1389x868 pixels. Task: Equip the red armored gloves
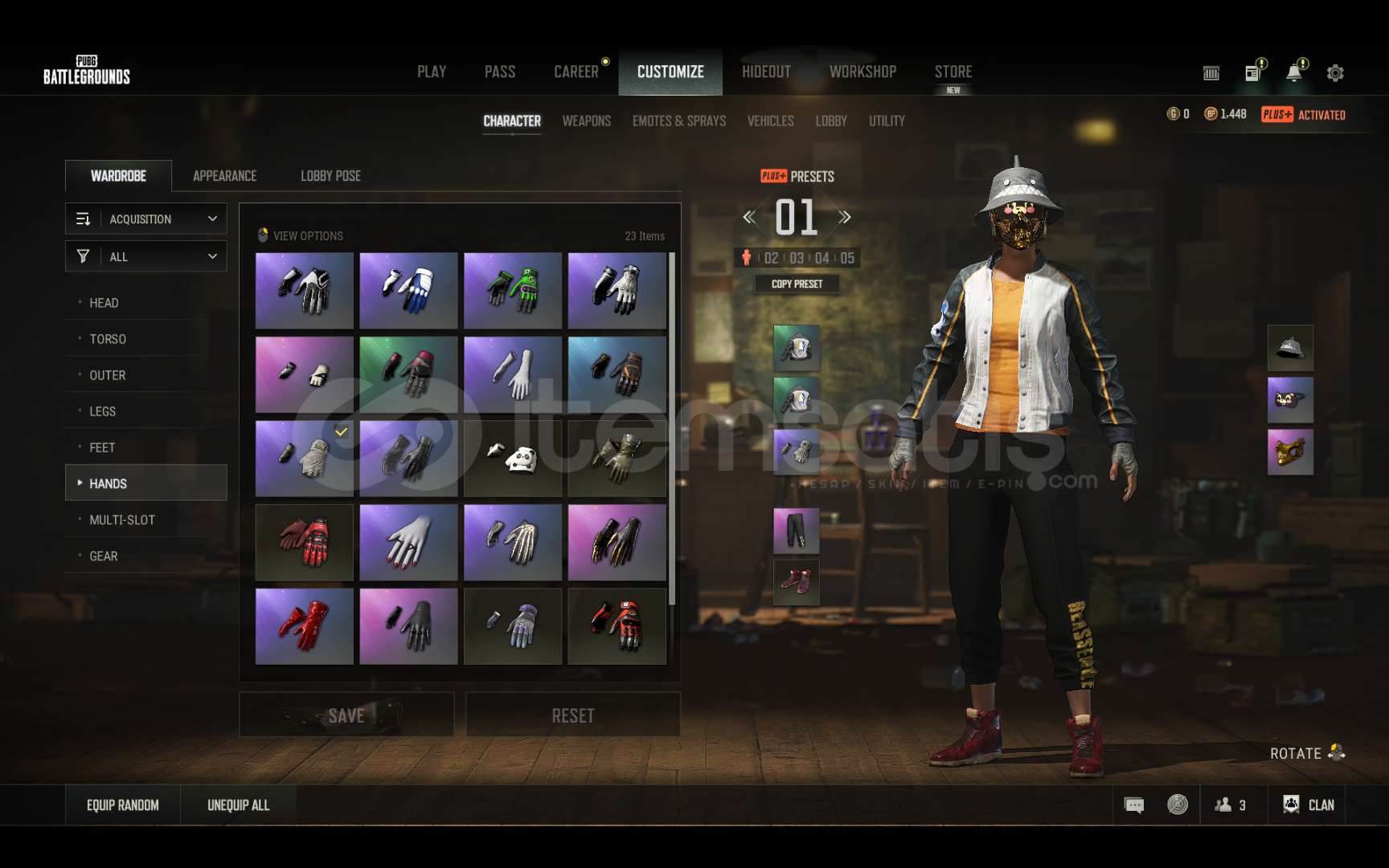click(305, 542)
